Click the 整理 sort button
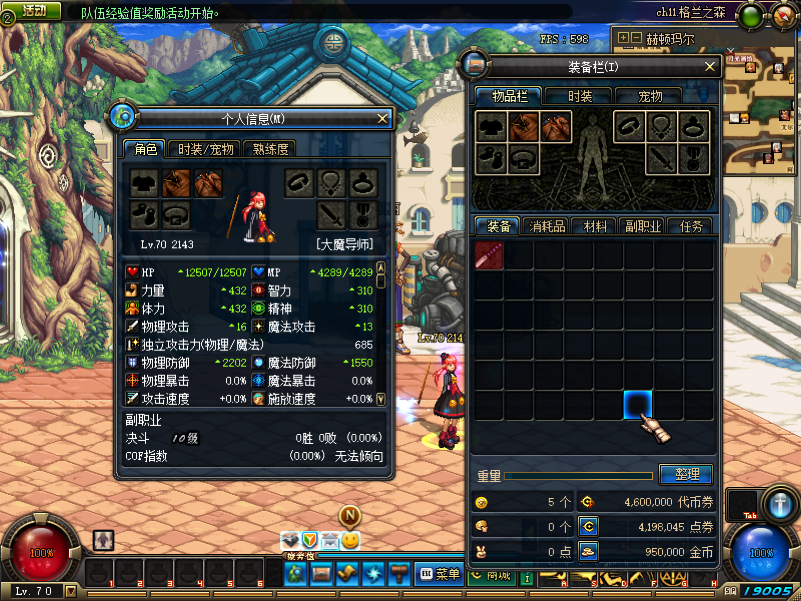The height and width of the screenshot is (601, 801). pos(686,474)
